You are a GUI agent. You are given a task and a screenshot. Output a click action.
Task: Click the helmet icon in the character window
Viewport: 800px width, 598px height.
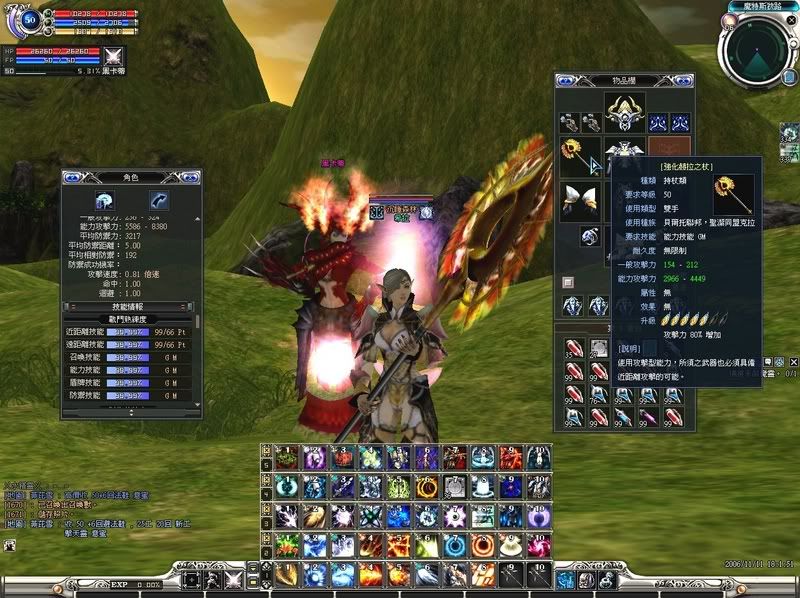click(x=104, y=199)
